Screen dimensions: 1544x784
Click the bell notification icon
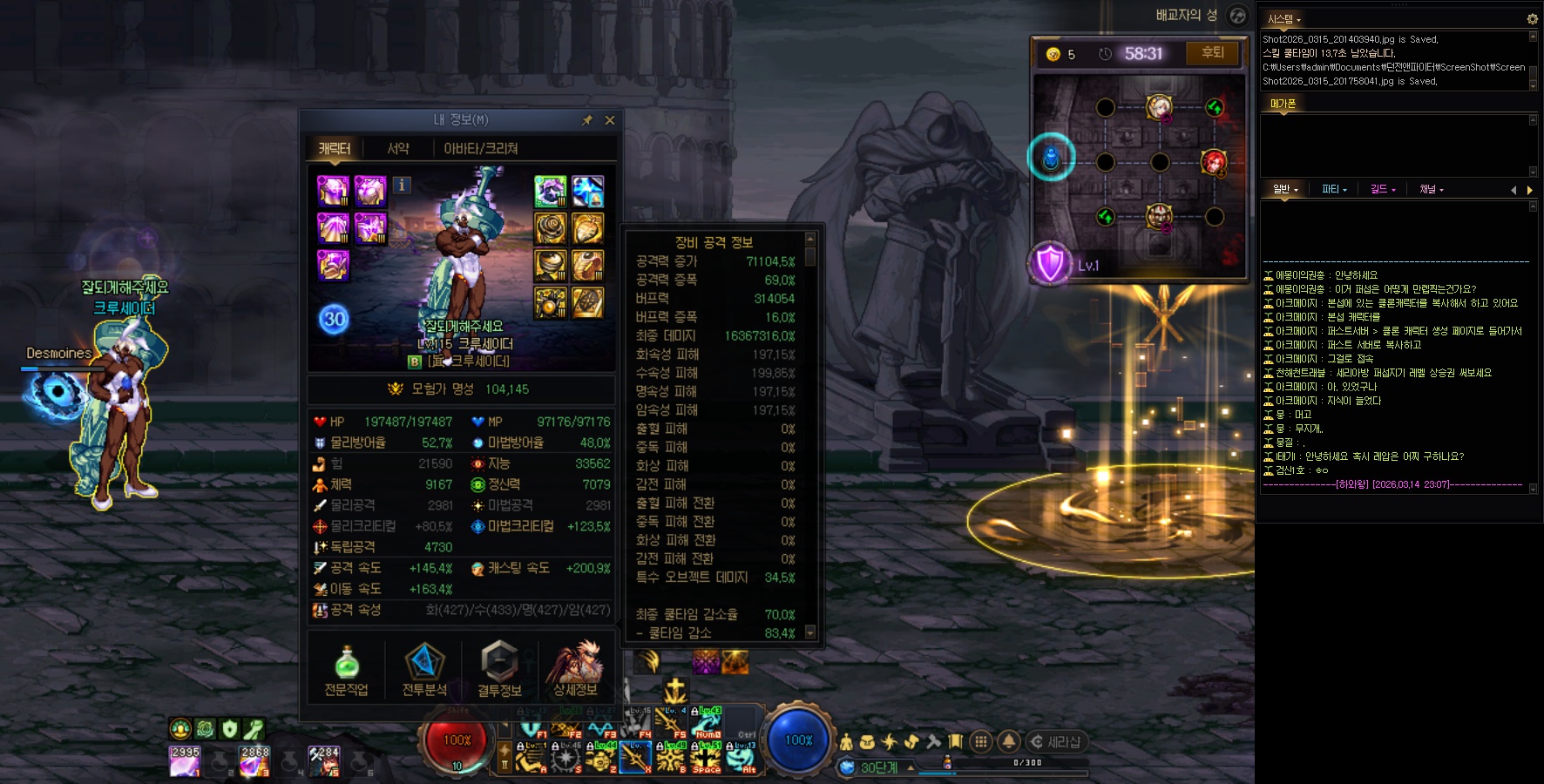pyautogui.click(x=1009, y=741)
